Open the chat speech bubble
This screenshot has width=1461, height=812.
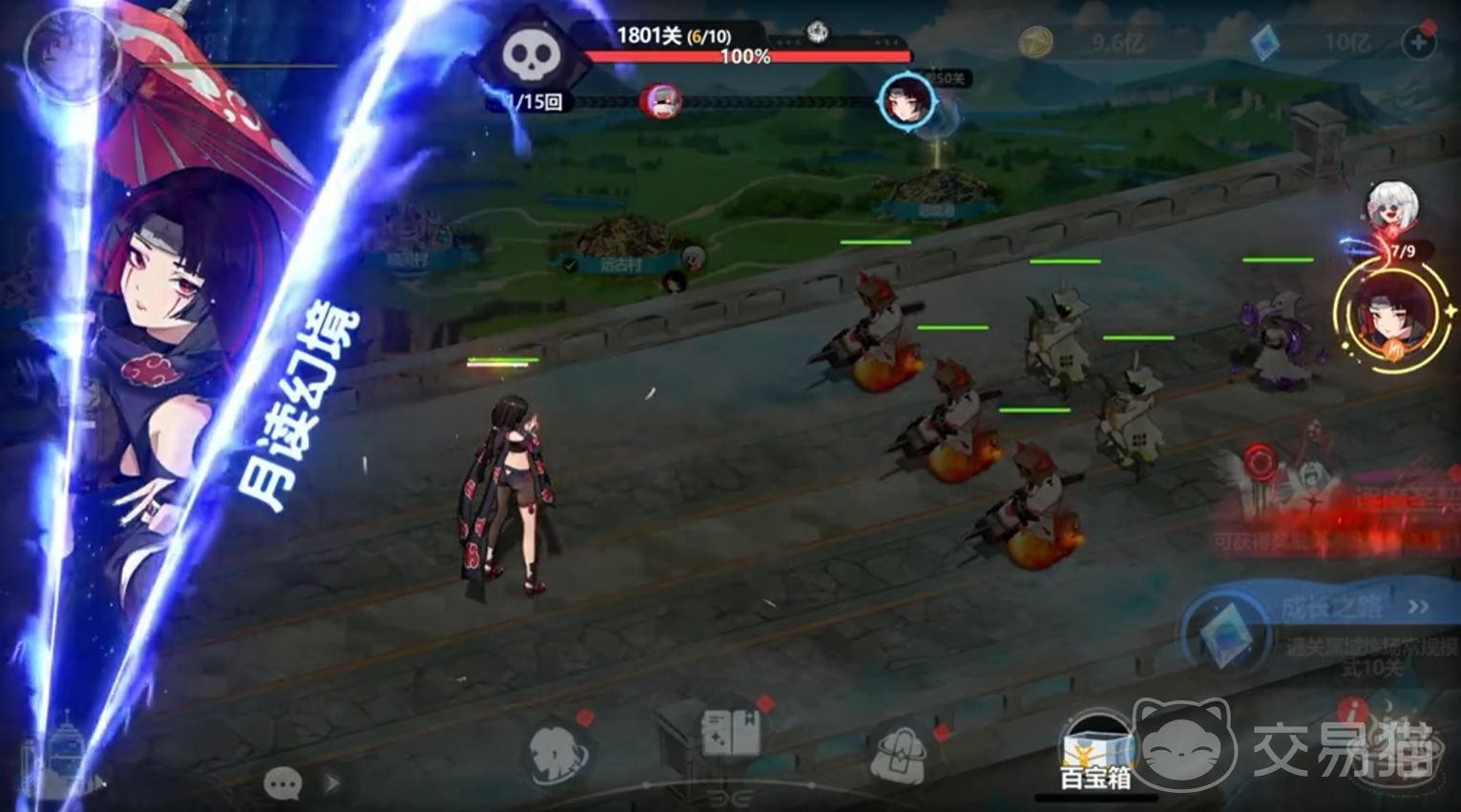coord(282,784)
